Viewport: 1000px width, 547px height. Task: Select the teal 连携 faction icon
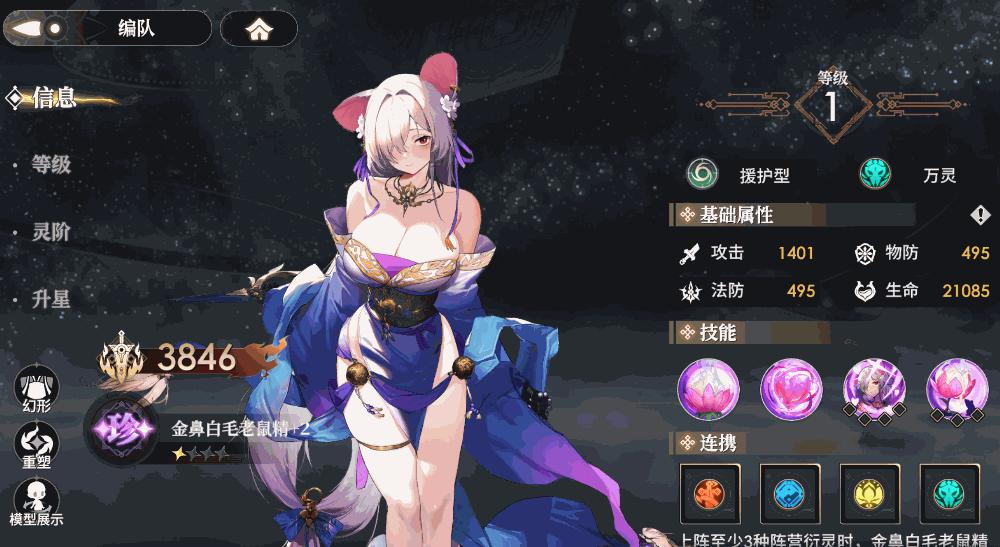pos(950,493)
